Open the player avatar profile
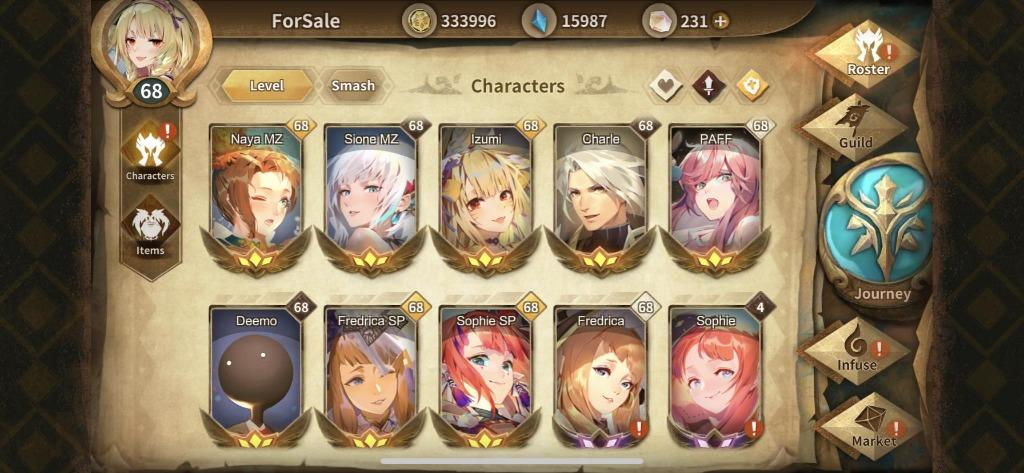This screenshot has width=1024, height=473. coord(151,45)
